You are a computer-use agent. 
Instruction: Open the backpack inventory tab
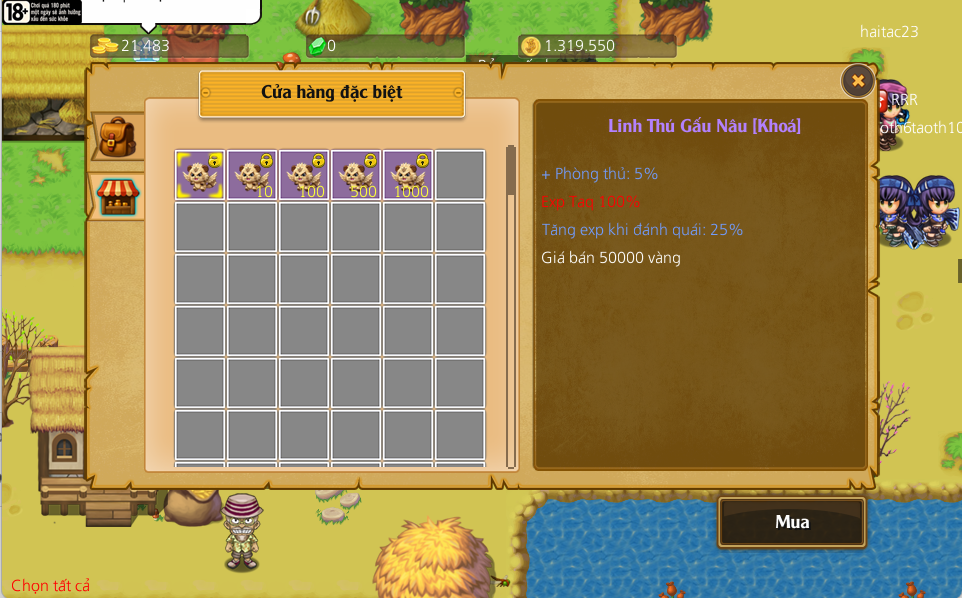[x=118, y=137]
